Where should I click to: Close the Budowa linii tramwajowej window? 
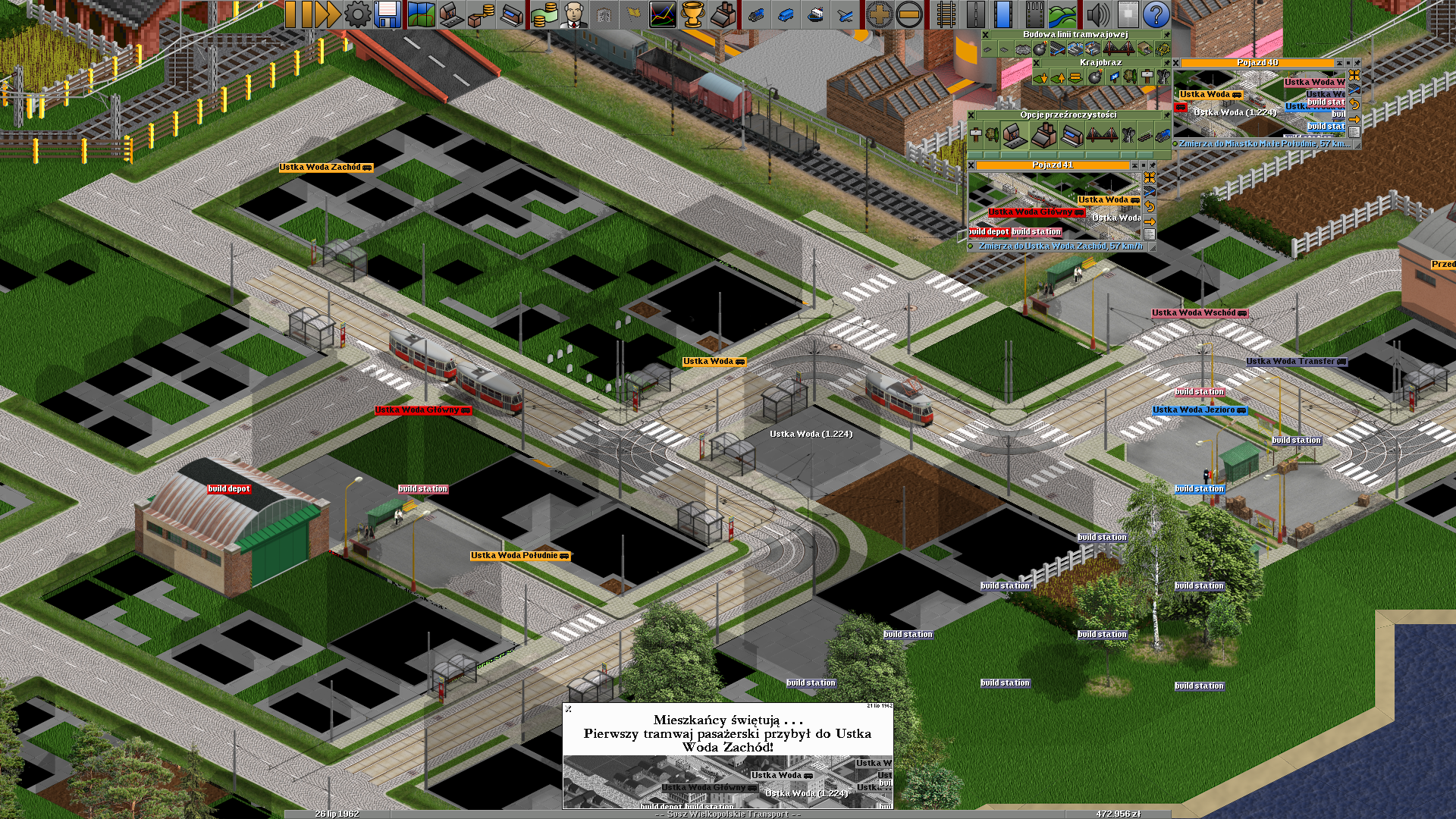tap(985, 35)
